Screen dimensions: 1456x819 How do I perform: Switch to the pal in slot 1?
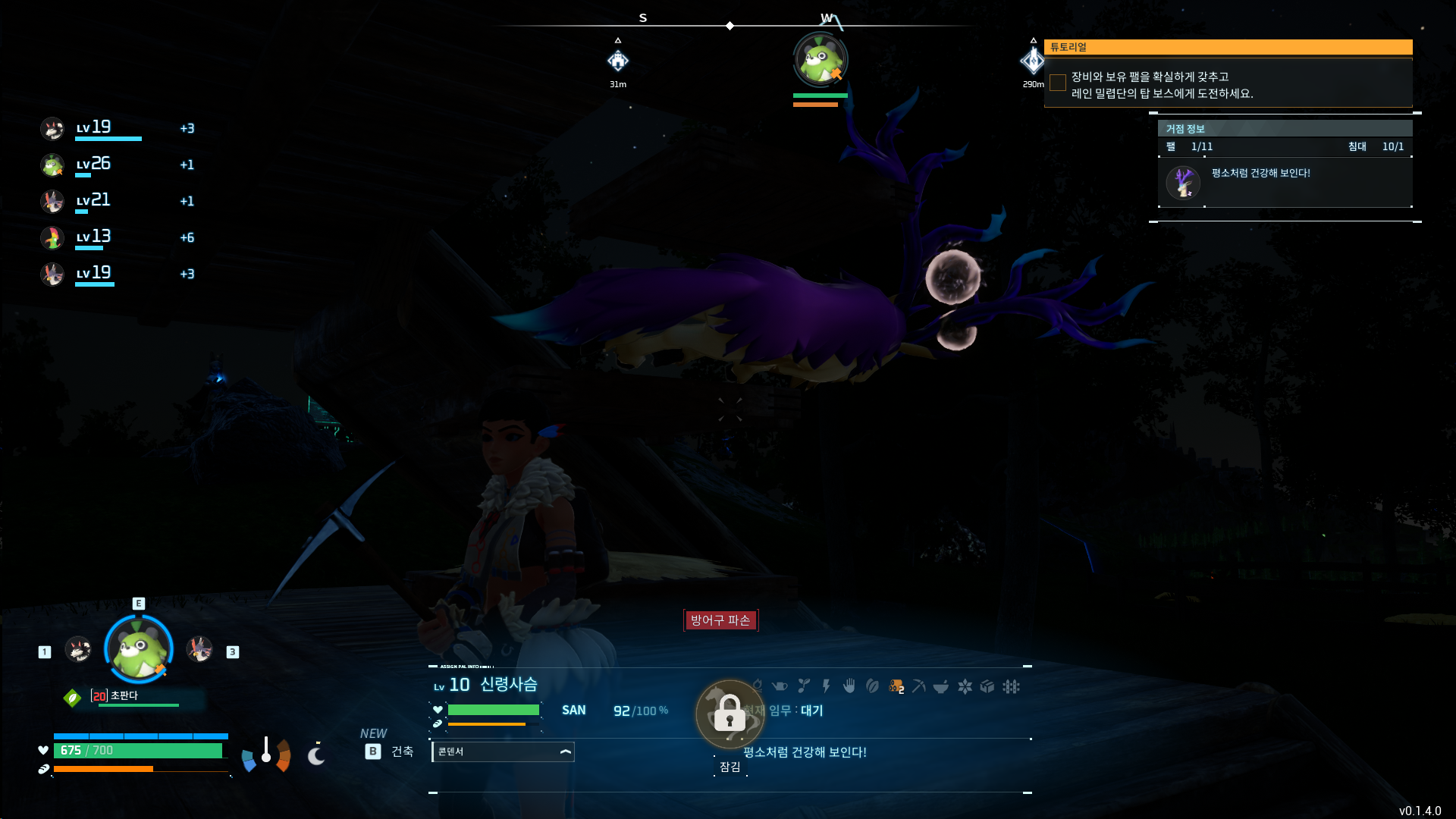click(78, 649)
